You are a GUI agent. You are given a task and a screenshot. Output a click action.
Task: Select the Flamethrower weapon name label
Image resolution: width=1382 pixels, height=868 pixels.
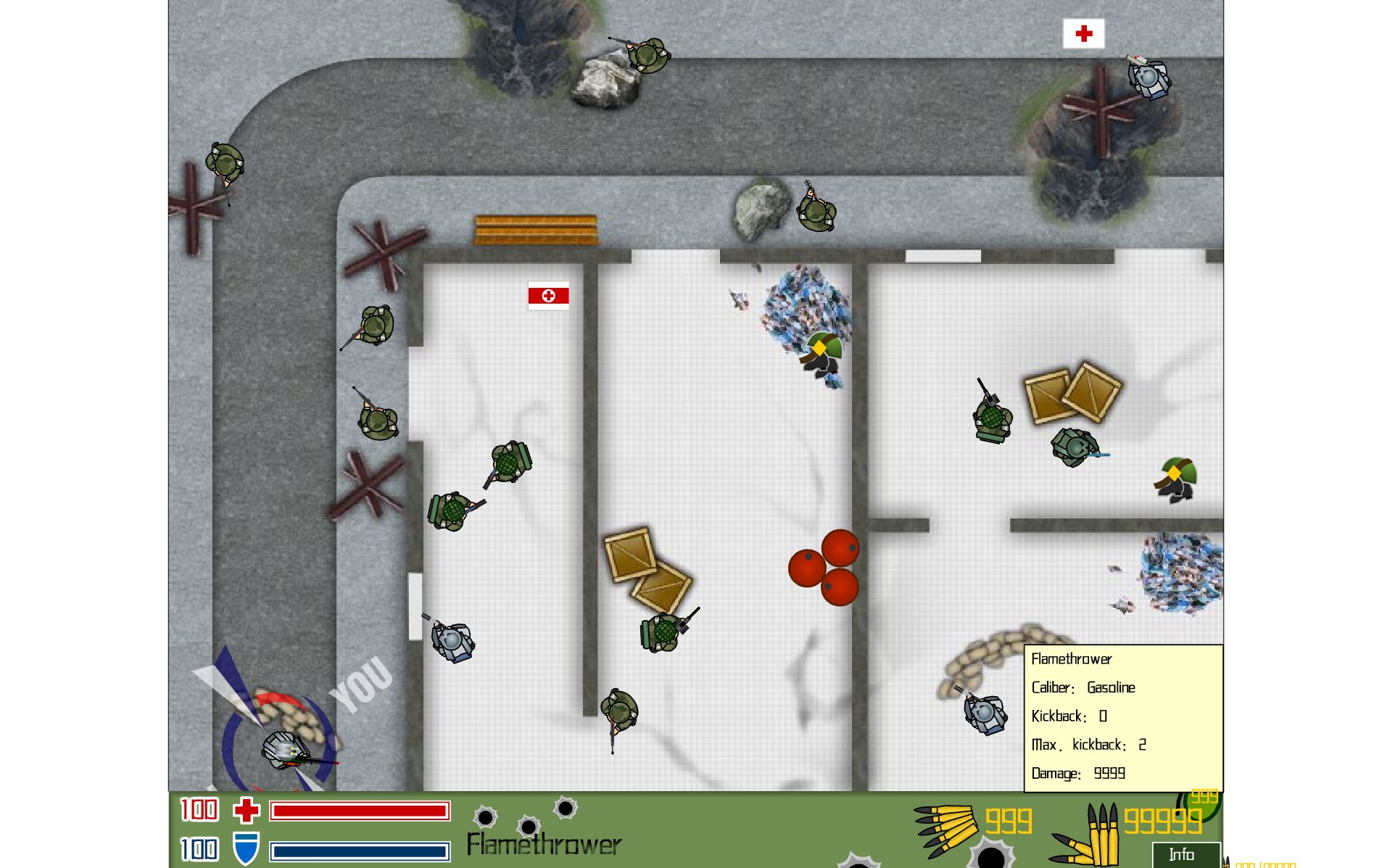544,844
